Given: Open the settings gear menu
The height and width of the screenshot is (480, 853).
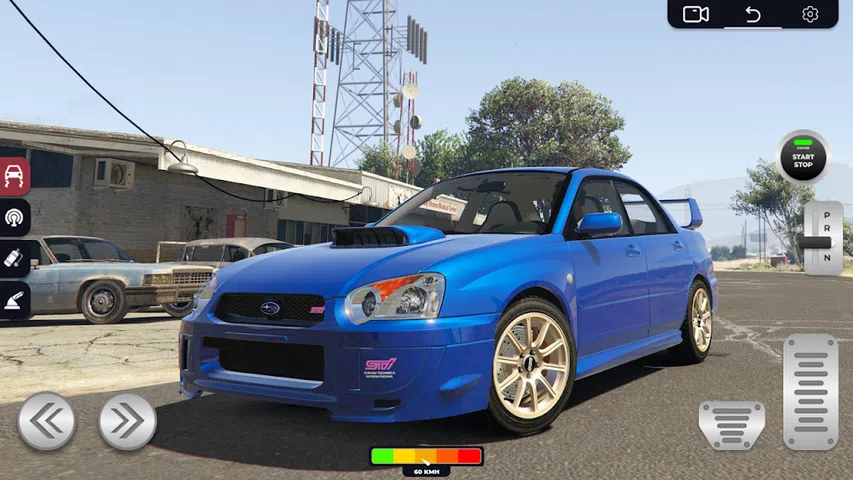Looking at the screenshot, I should click(x=810, y=14).
